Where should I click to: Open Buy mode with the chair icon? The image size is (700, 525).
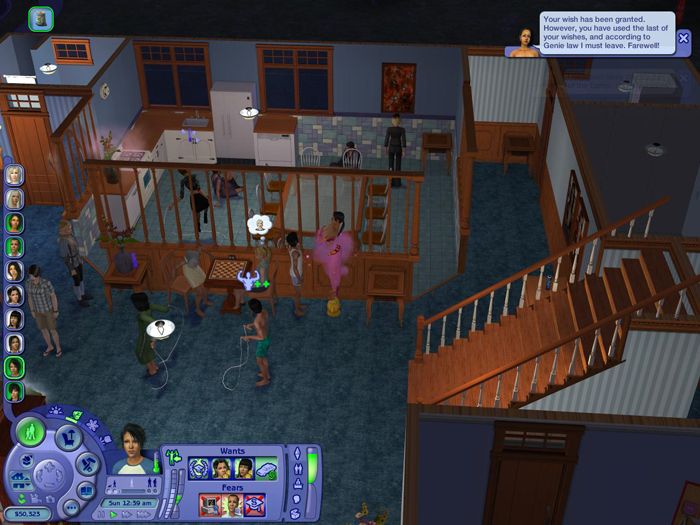tap(69, 437)
